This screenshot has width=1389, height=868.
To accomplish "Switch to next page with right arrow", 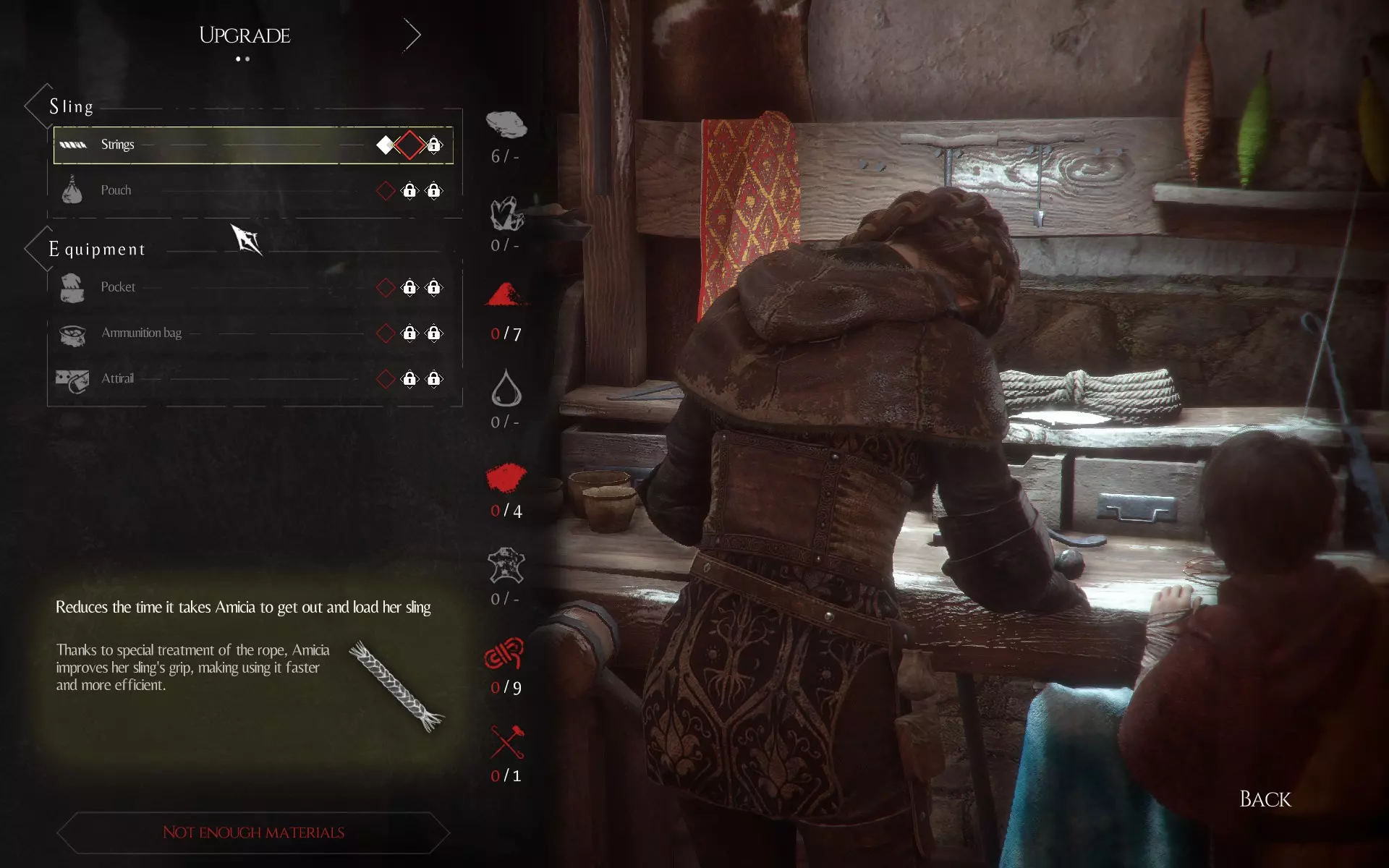I will click(412, 35).
